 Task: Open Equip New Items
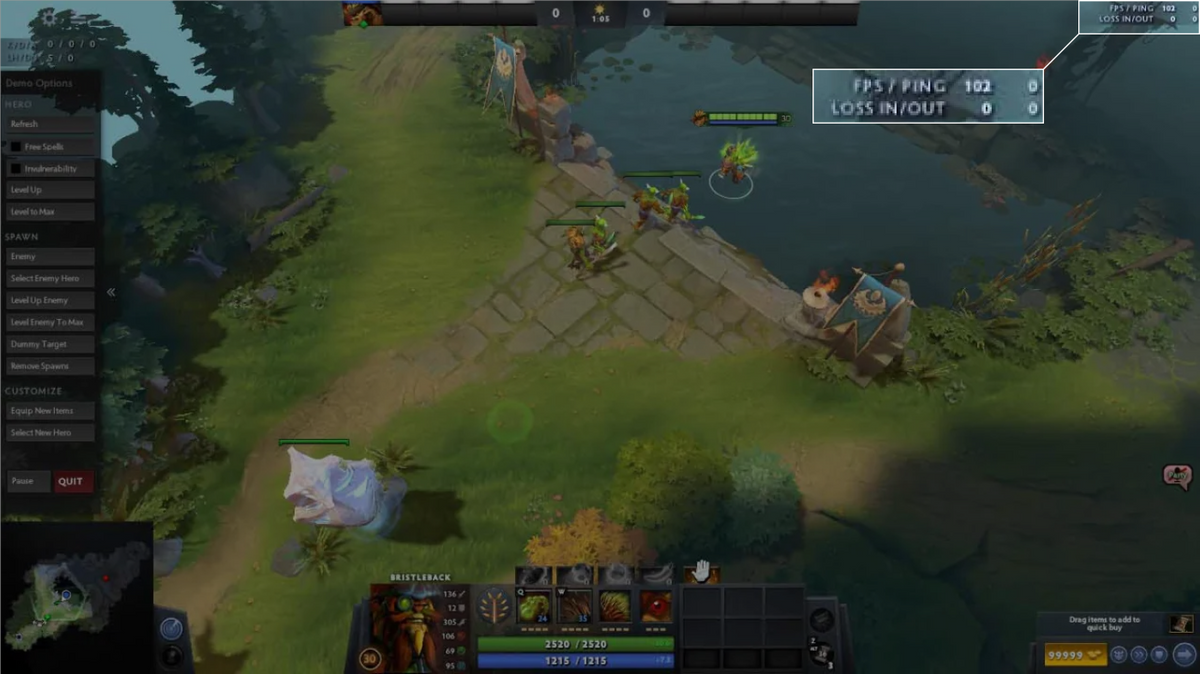(x=51, y=411)
